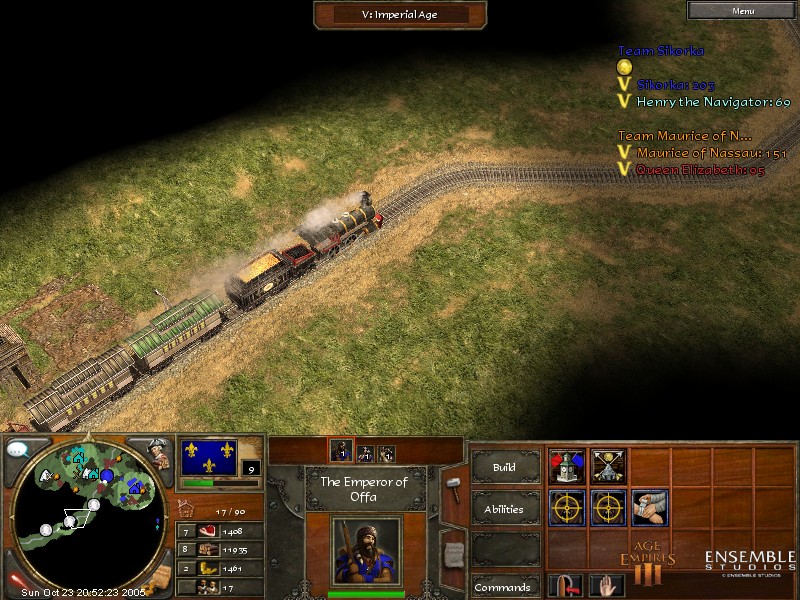Select the first unit in selection group
The height and width of the screenshot is (600, 800).
340,453
